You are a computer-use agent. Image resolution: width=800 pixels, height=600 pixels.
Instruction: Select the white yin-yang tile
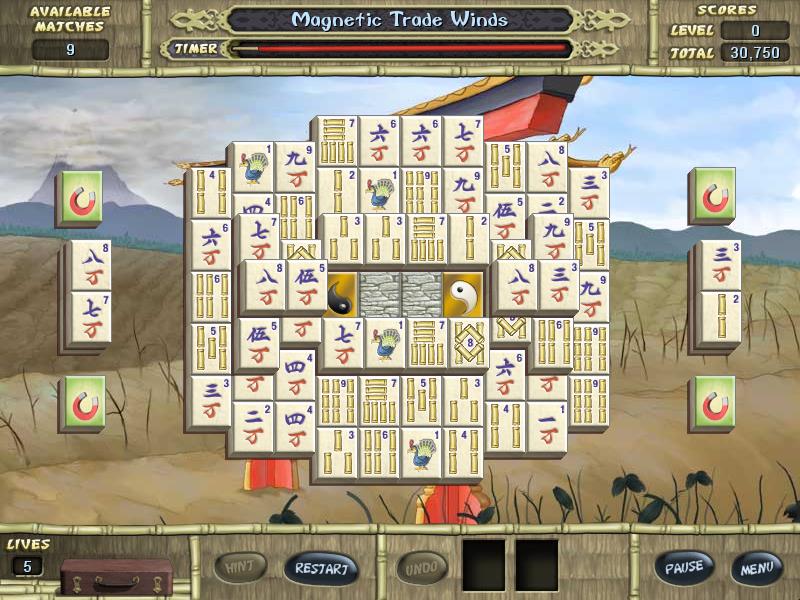(463, 294)
